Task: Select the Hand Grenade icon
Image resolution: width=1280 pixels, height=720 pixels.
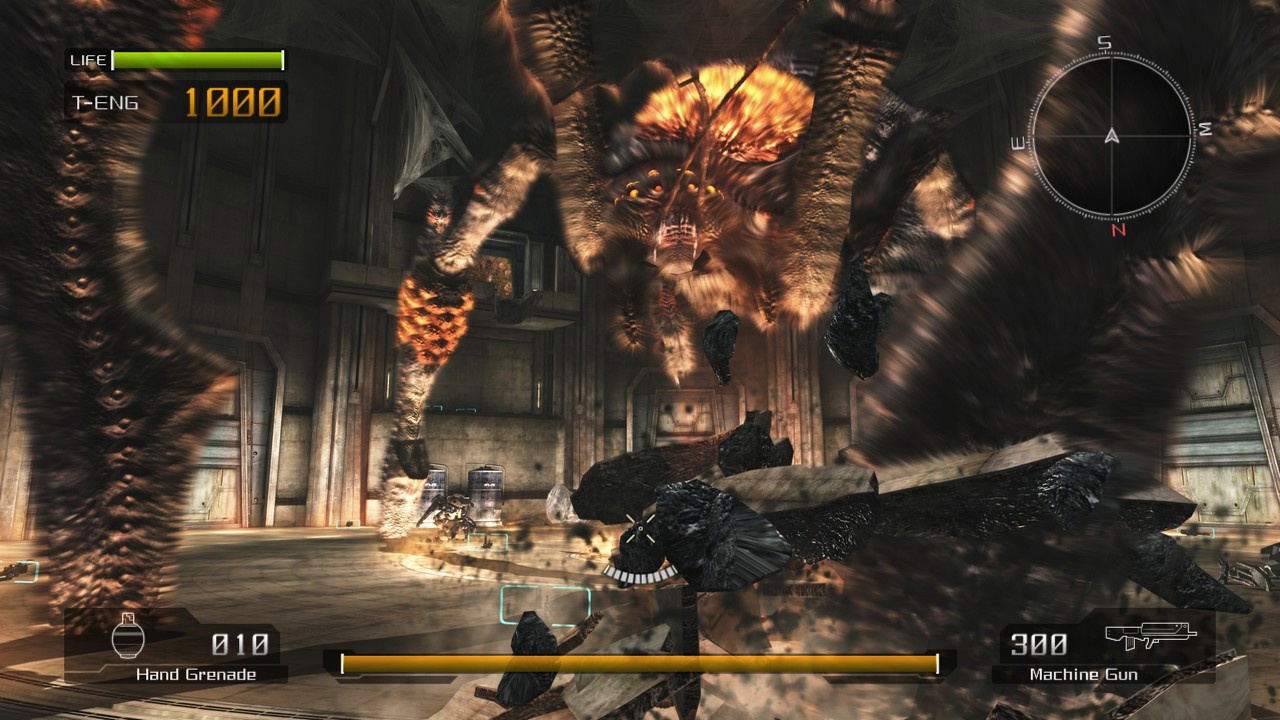Action: [125, 636]
